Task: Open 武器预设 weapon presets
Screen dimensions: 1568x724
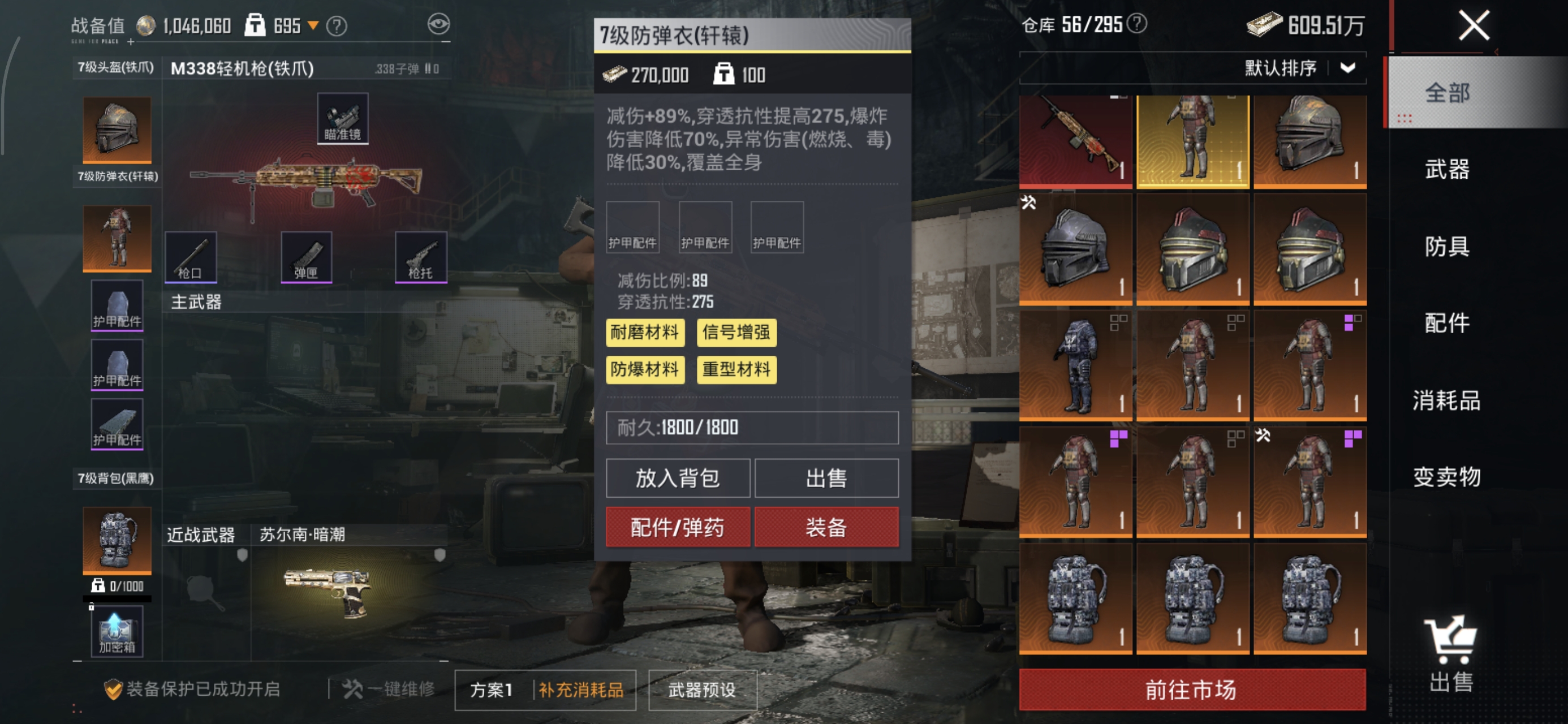Action: click(702, 690)
